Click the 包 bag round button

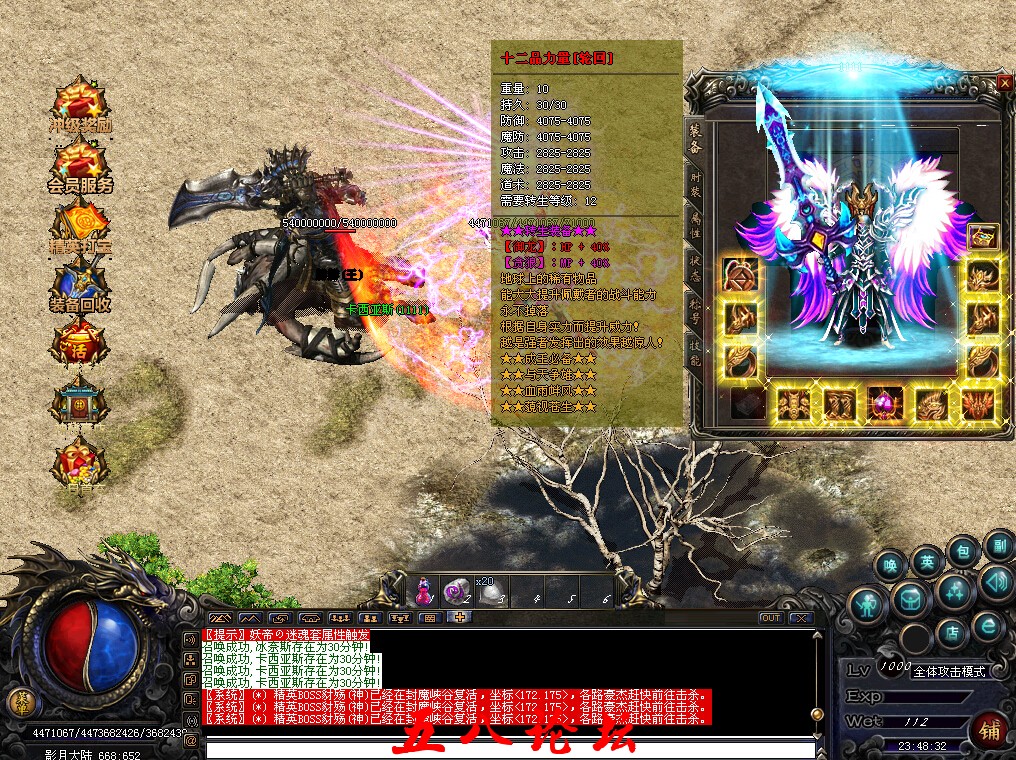[x=962, y=550]
